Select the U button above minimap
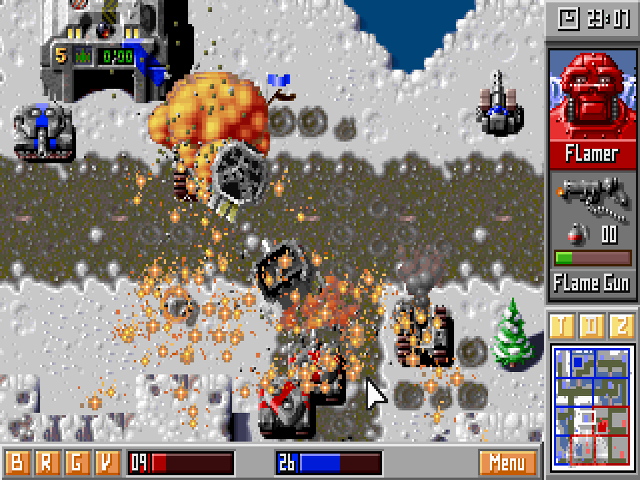The image size is (640, 480). click(x=592, y=326)
